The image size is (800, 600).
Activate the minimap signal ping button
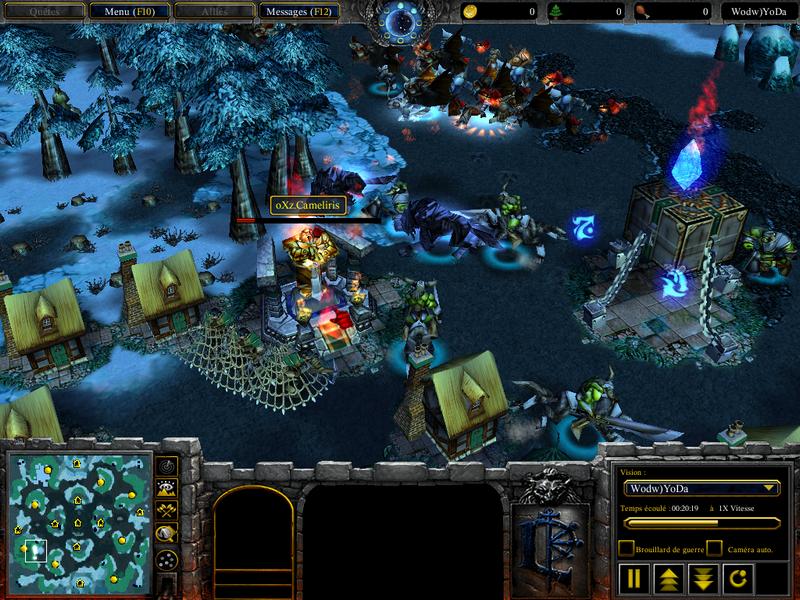167,465
